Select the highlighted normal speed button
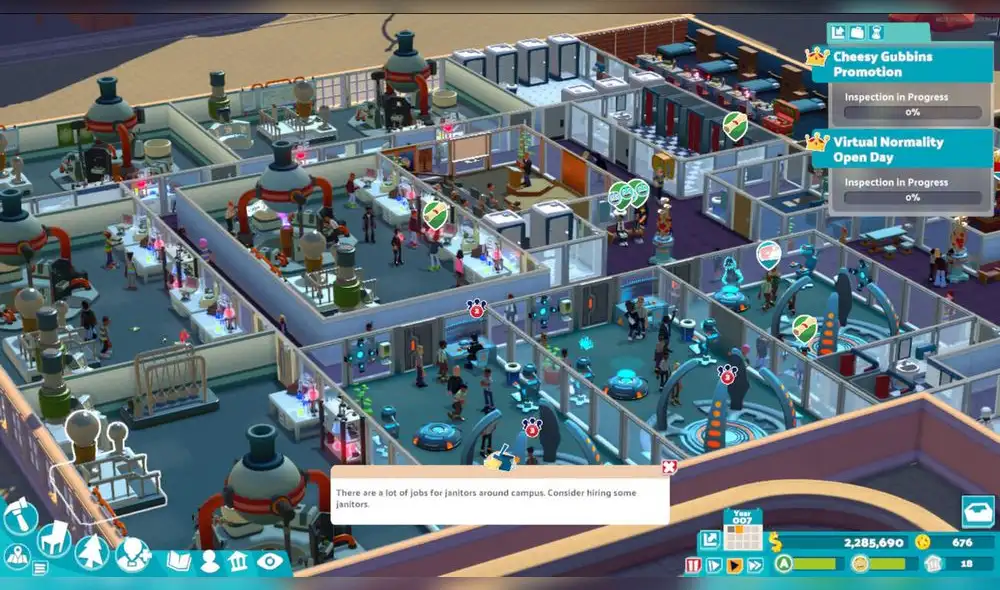The height and width of the screenshot is (590, 1000). point(734,566)
